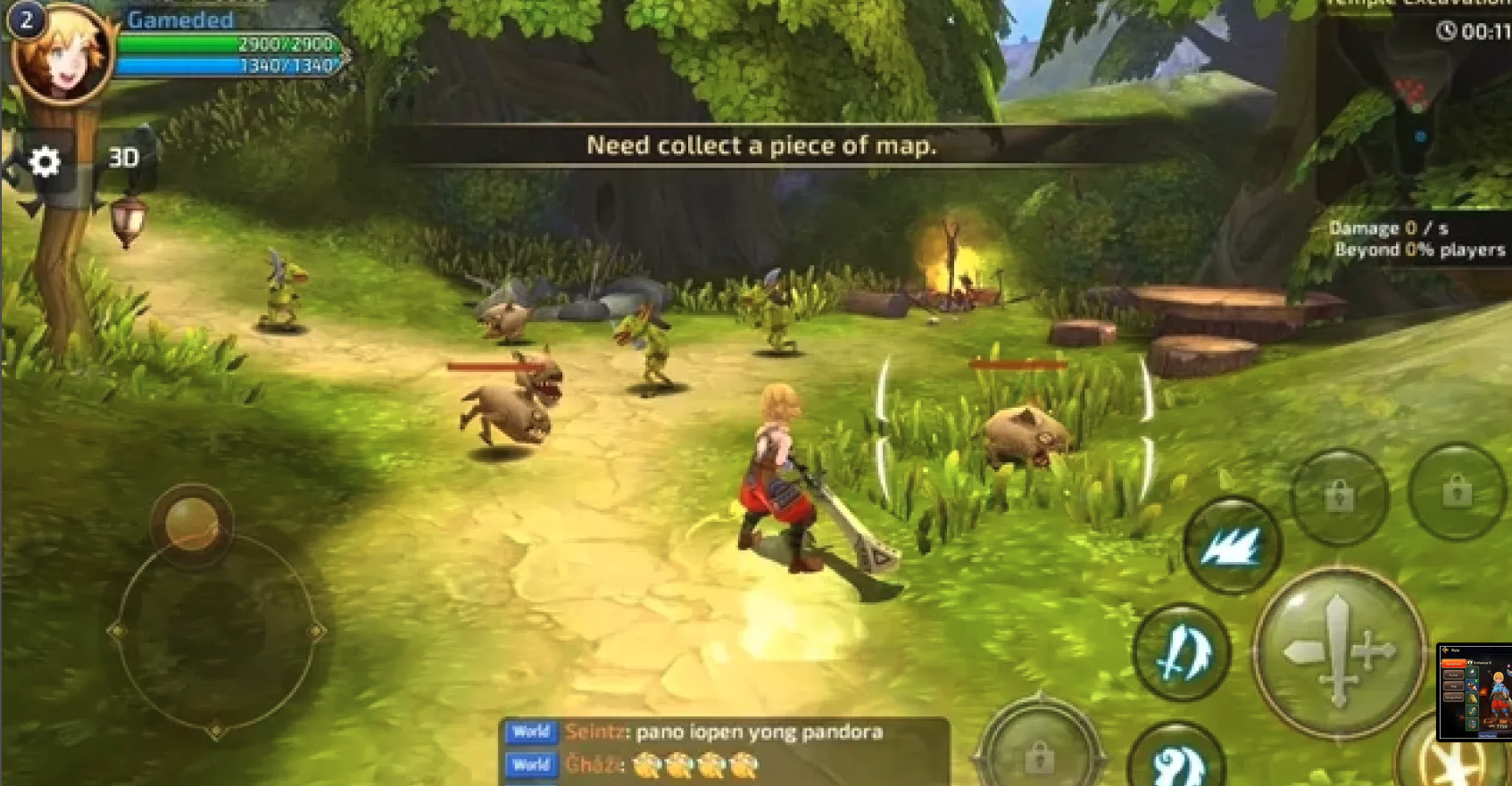Select the Equipment tab in the Role overlay
Viewport: 1512px width, 786px height.
pyautogui.click(x=1453, y=663)
